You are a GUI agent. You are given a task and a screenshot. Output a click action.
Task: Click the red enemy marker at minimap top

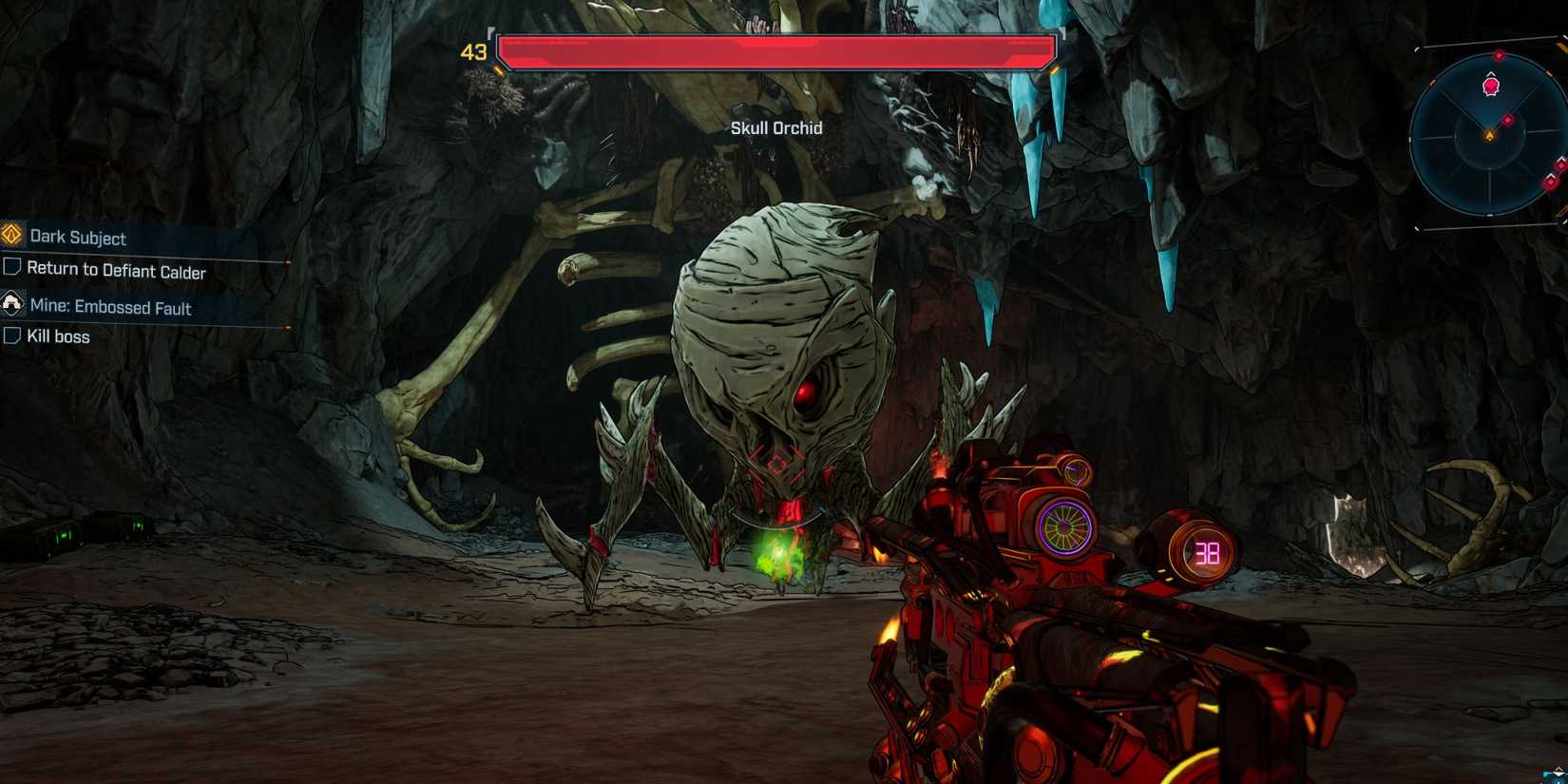[1500, 55]
